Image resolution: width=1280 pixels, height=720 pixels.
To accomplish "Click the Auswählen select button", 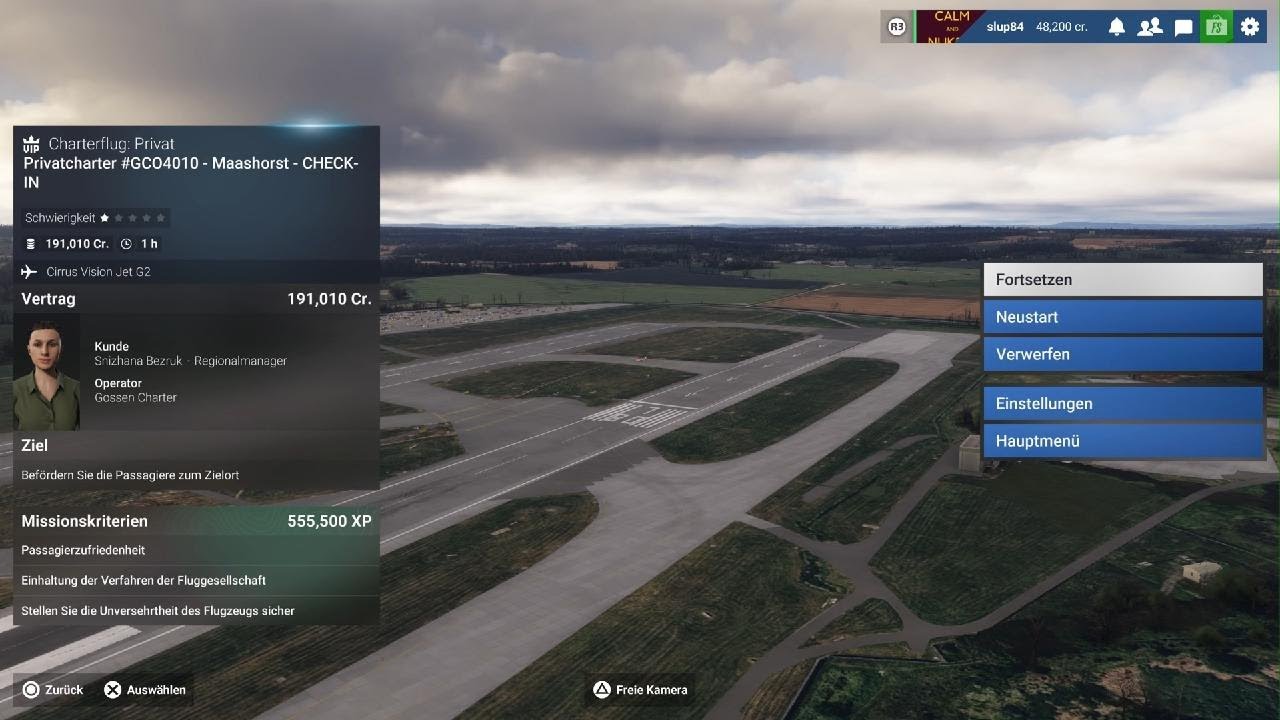I will pyautogui.click(x=145, y=689).
